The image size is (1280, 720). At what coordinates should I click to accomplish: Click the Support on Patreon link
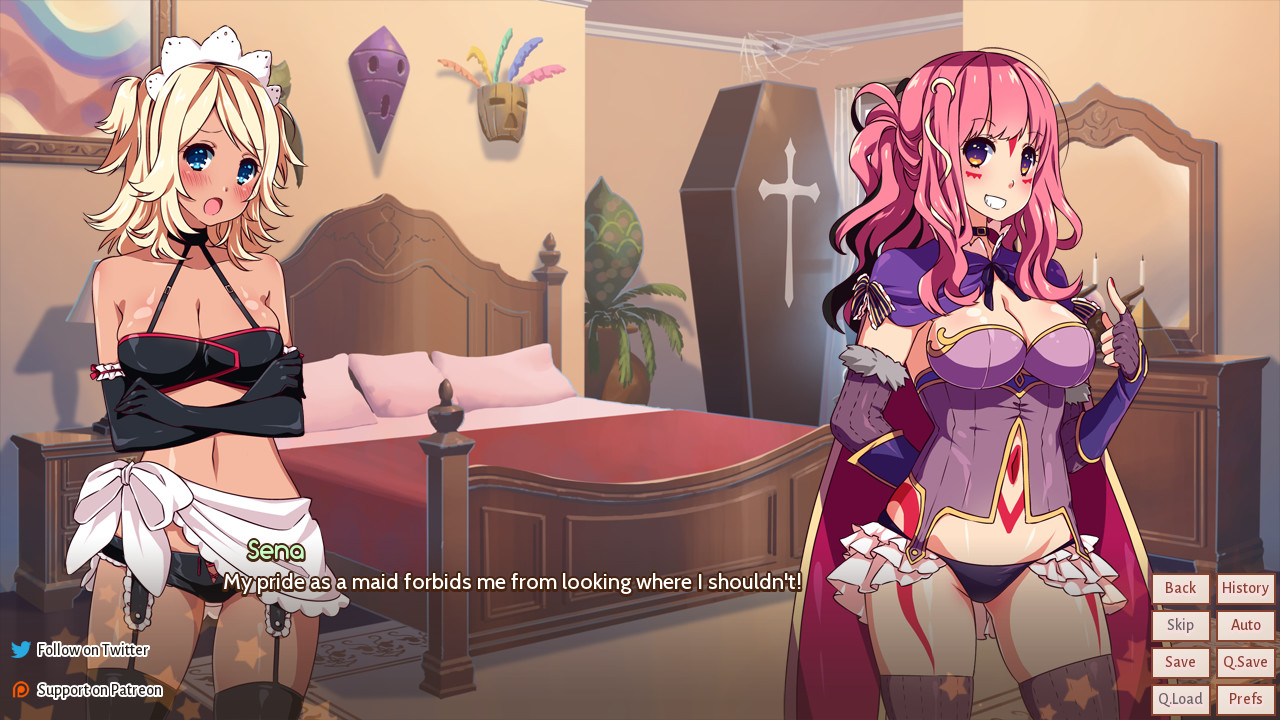click(97, 689)
